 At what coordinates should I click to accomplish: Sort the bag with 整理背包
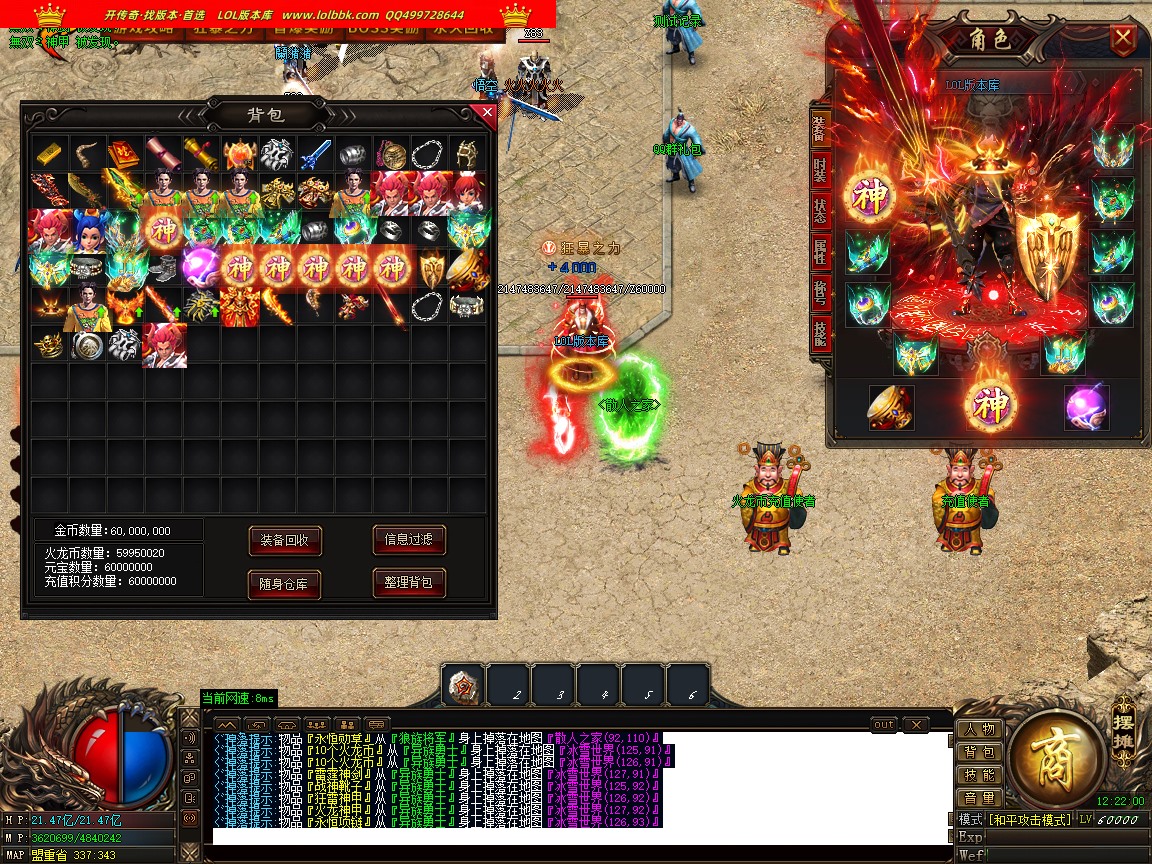(x=409, y=582)
